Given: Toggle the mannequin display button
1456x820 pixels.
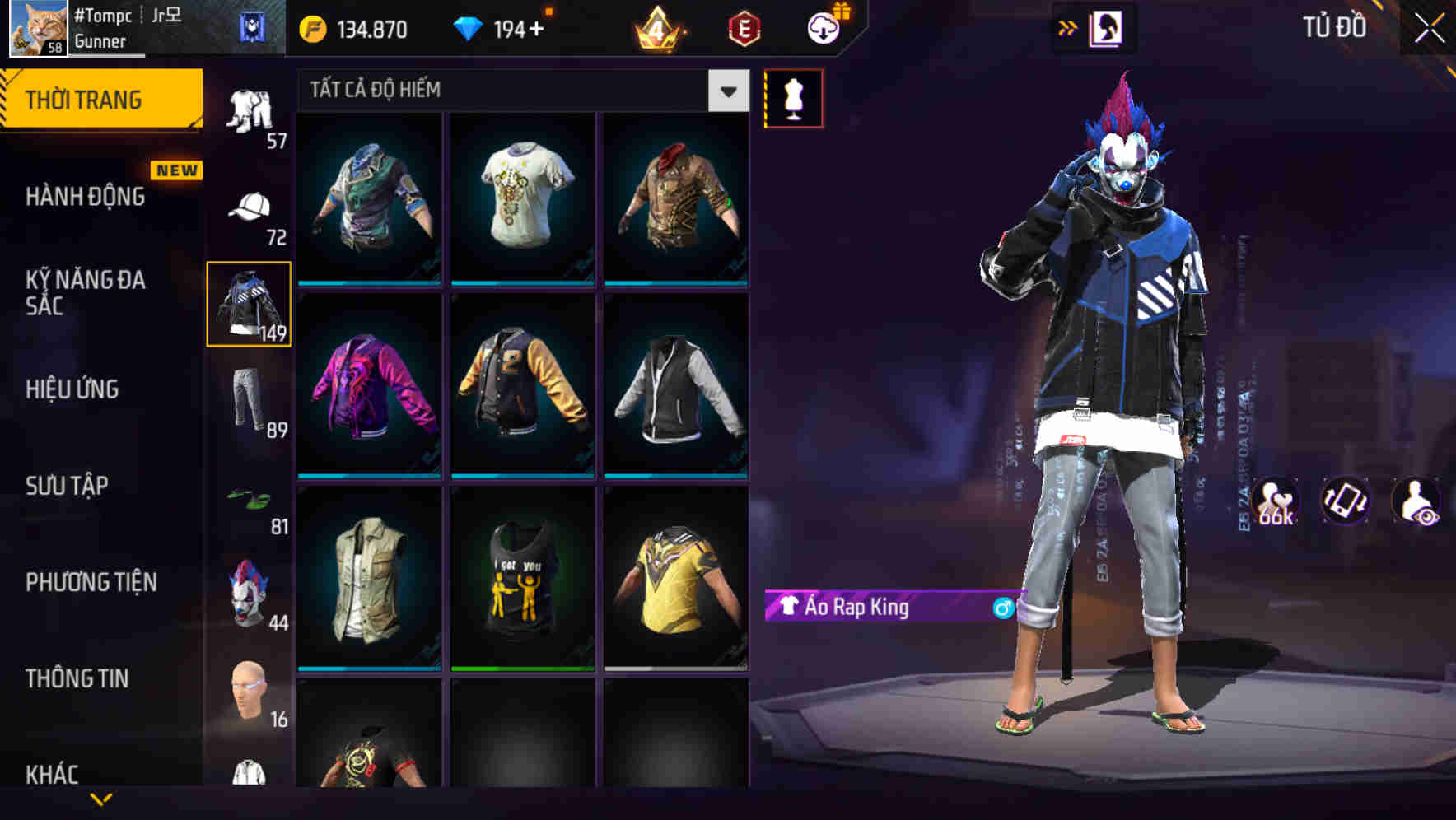Looking at the screenshot, I should pos(793,98).
